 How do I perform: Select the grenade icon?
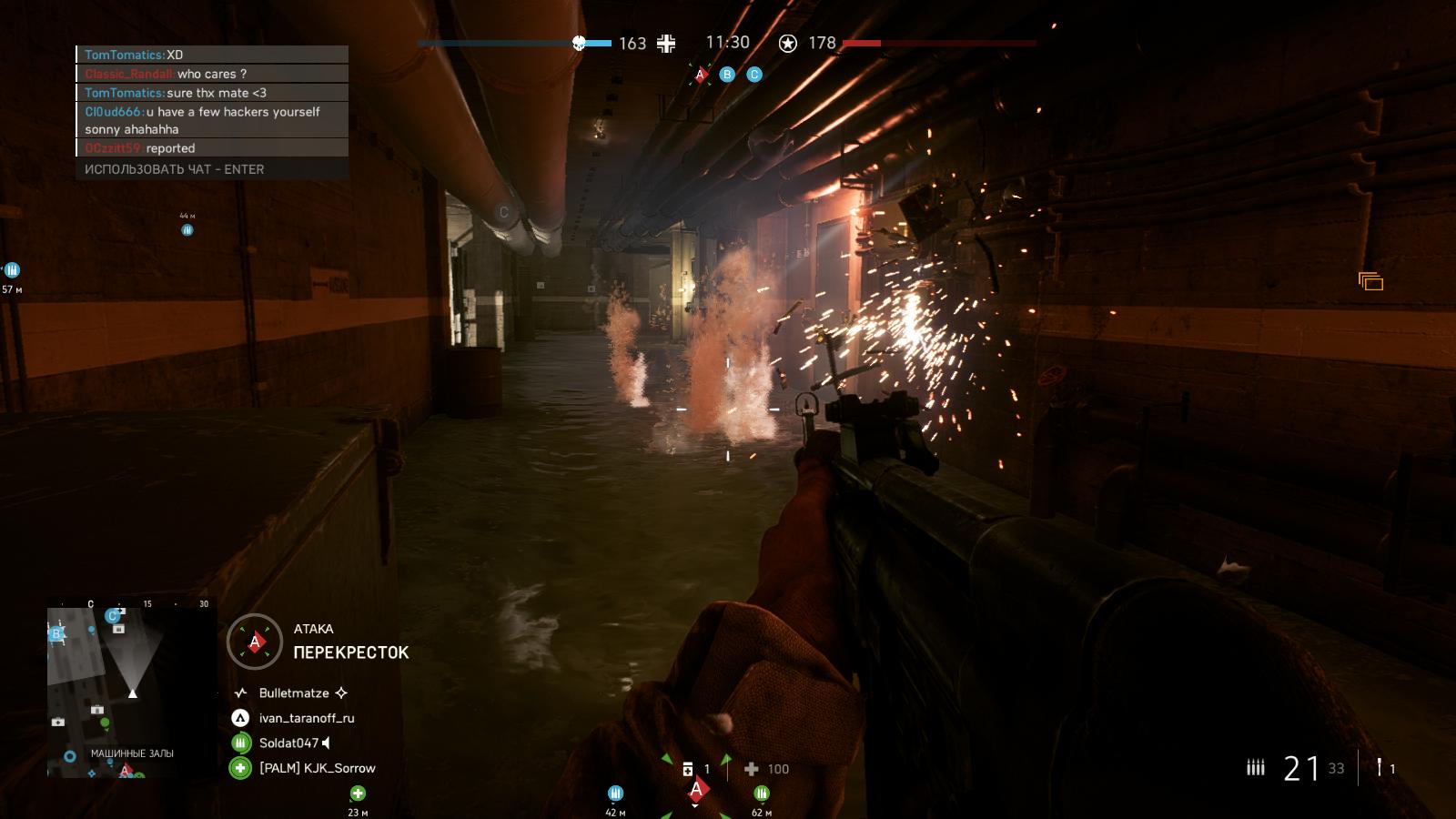click(x=1380, y=768)
